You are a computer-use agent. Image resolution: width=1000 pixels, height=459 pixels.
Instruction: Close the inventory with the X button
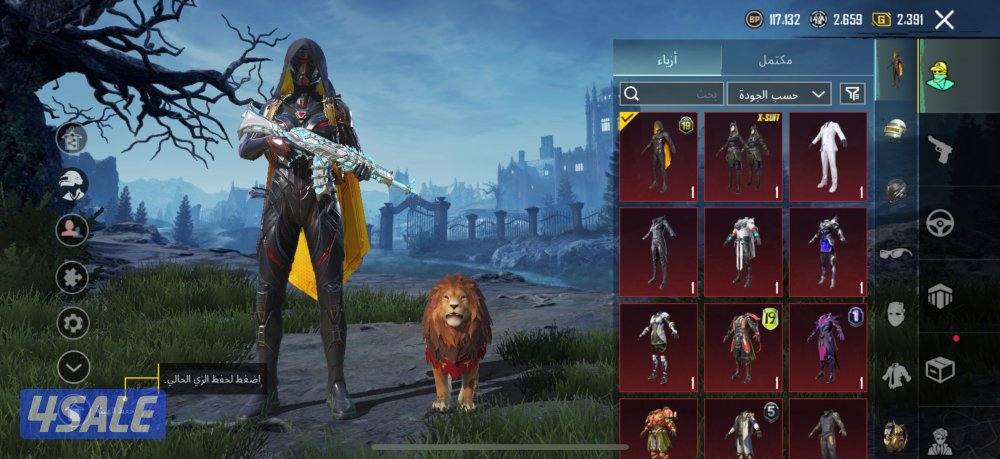[944, 19]
